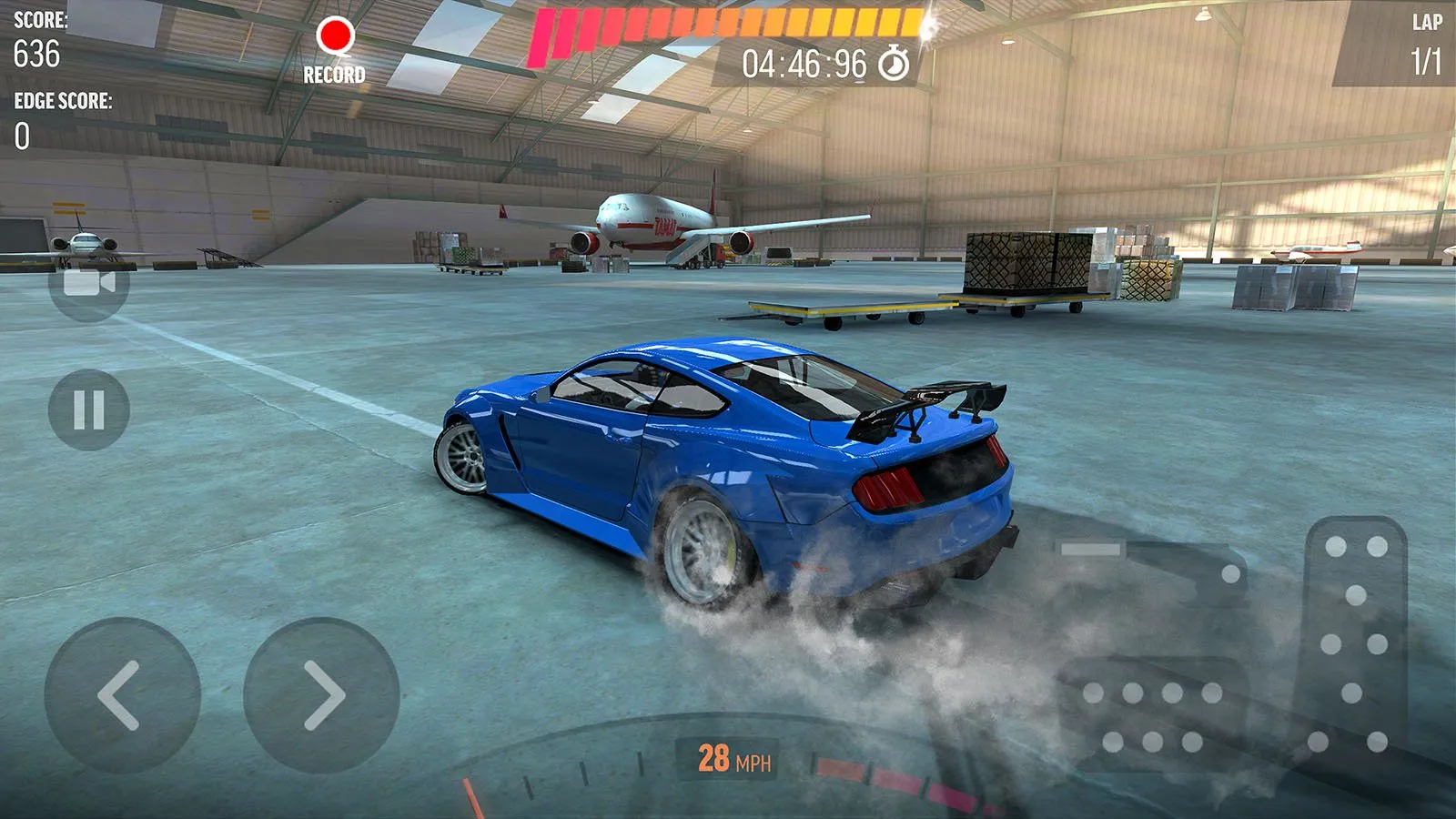This screenshot has width=1456, height=819.
Task: Switch view with the camera icon
Action: point(88,283)
